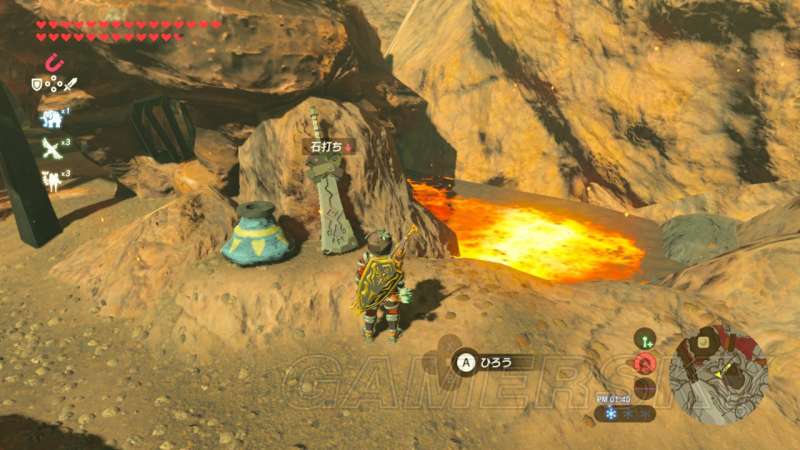Activate Mipha's Grace elephant icon
This screenshot has width=800, height=450.
point(51,120)
